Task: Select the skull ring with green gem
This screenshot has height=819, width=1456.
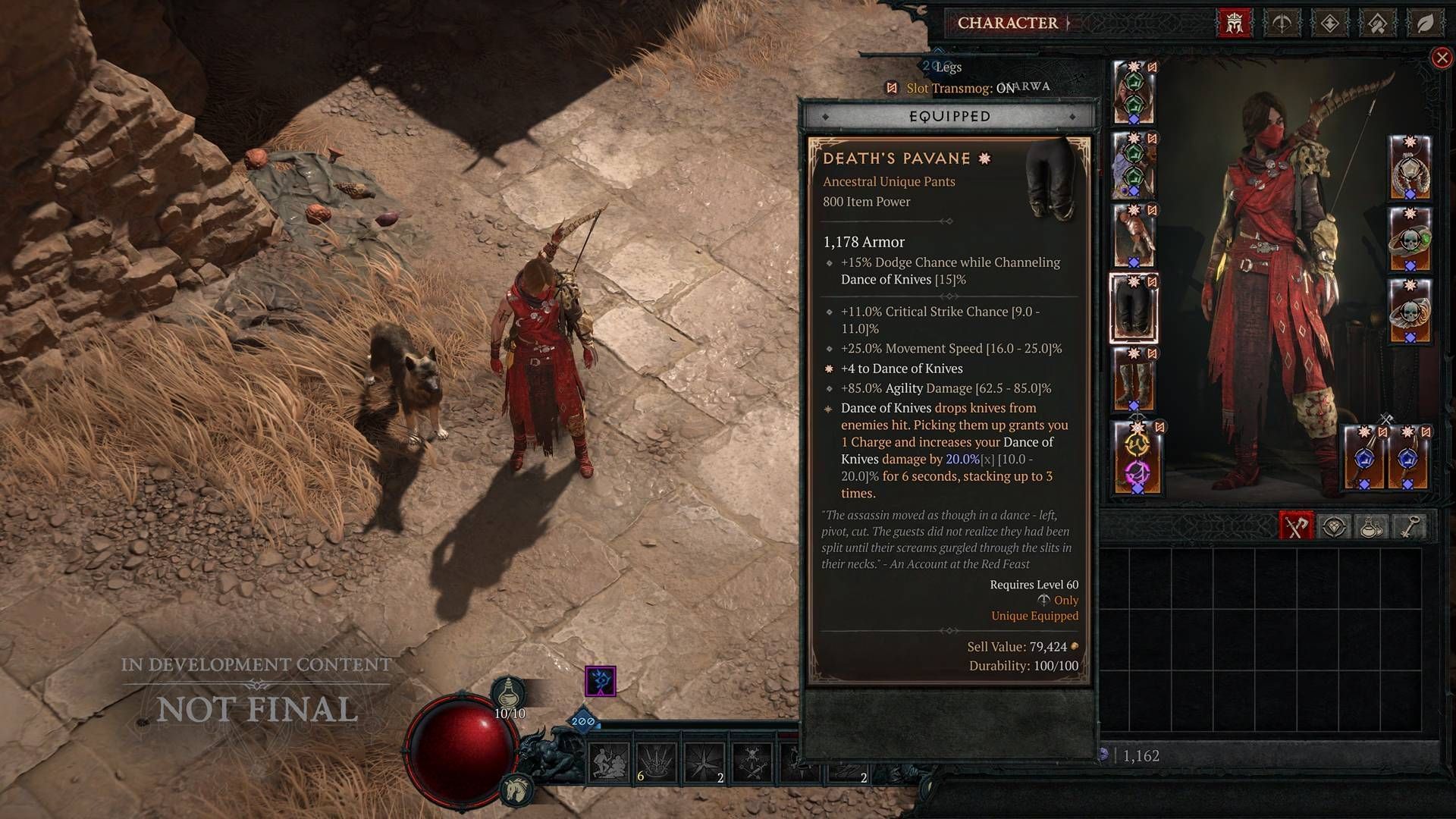Action: click(x=1410, y=239)
